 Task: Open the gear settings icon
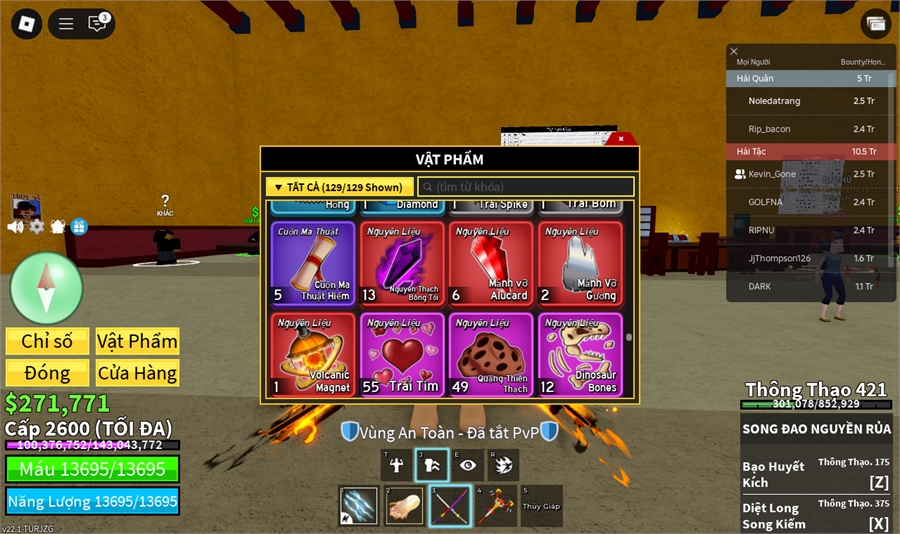point(37,227)
